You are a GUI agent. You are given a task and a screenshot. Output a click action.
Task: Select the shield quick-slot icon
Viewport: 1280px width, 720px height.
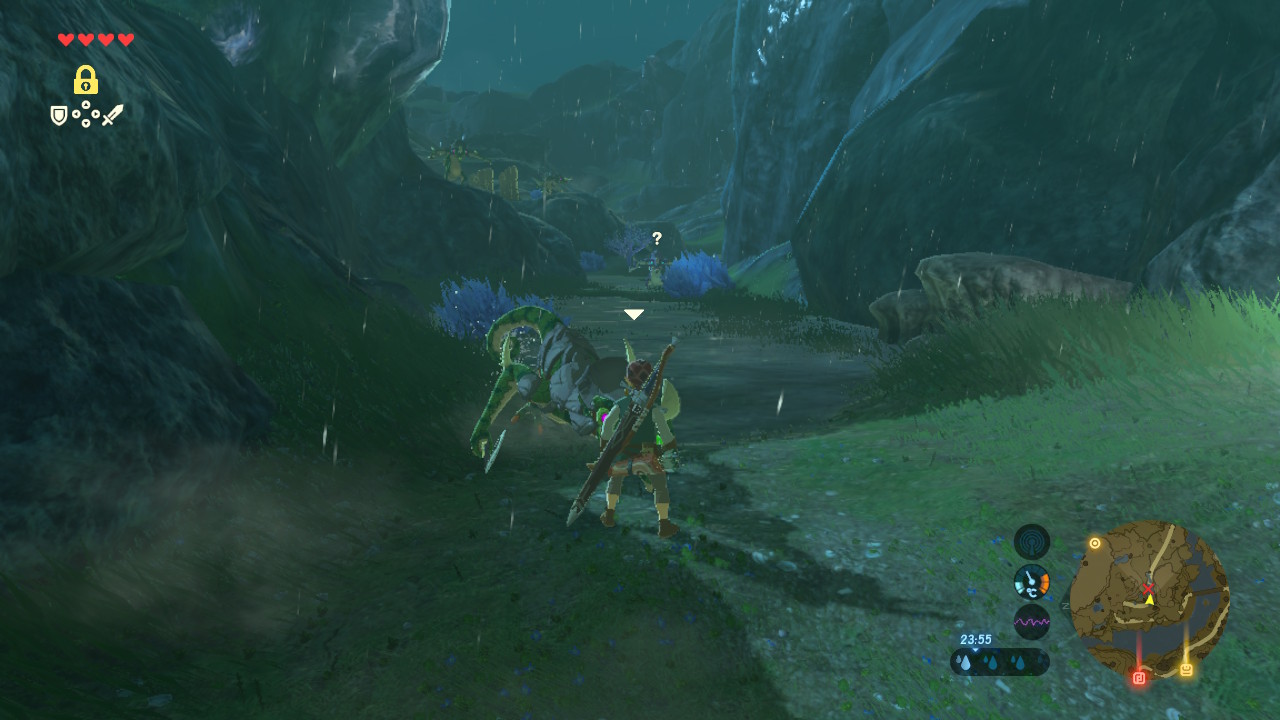[x=59, y=116]
